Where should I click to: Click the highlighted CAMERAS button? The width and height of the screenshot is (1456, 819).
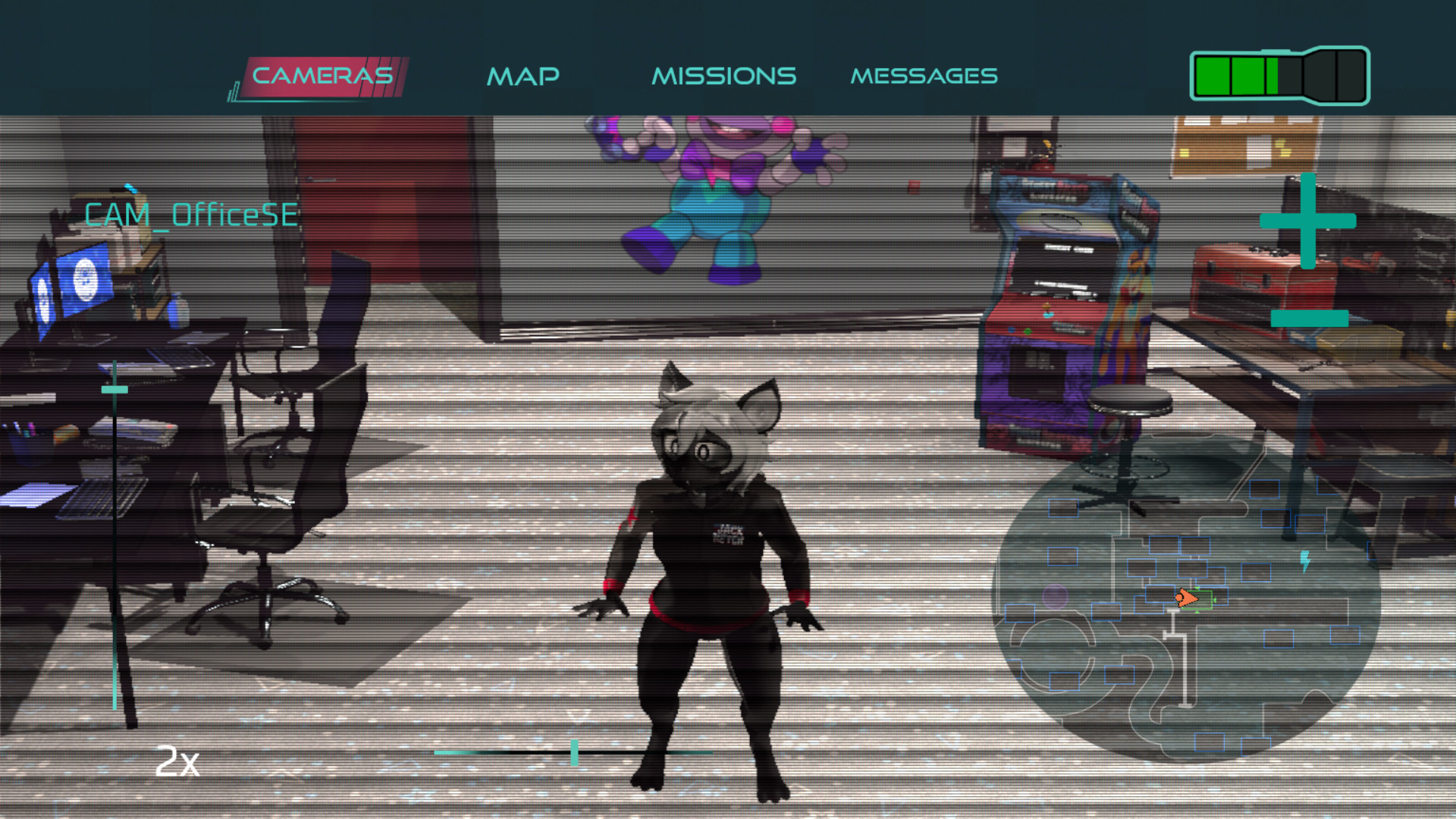point(322,74)
